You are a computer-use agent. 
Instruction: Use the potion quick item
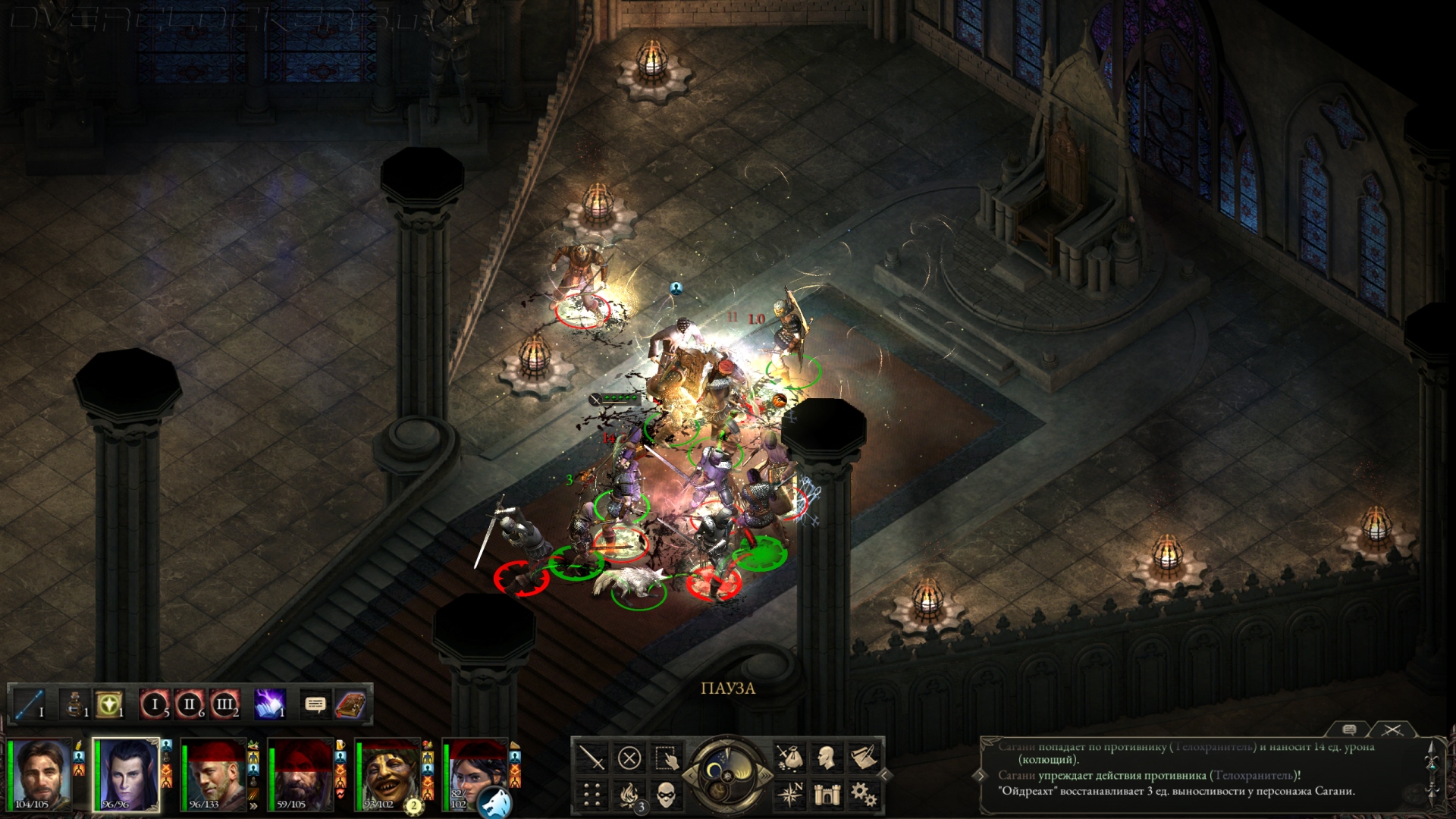tap(74, 704)
